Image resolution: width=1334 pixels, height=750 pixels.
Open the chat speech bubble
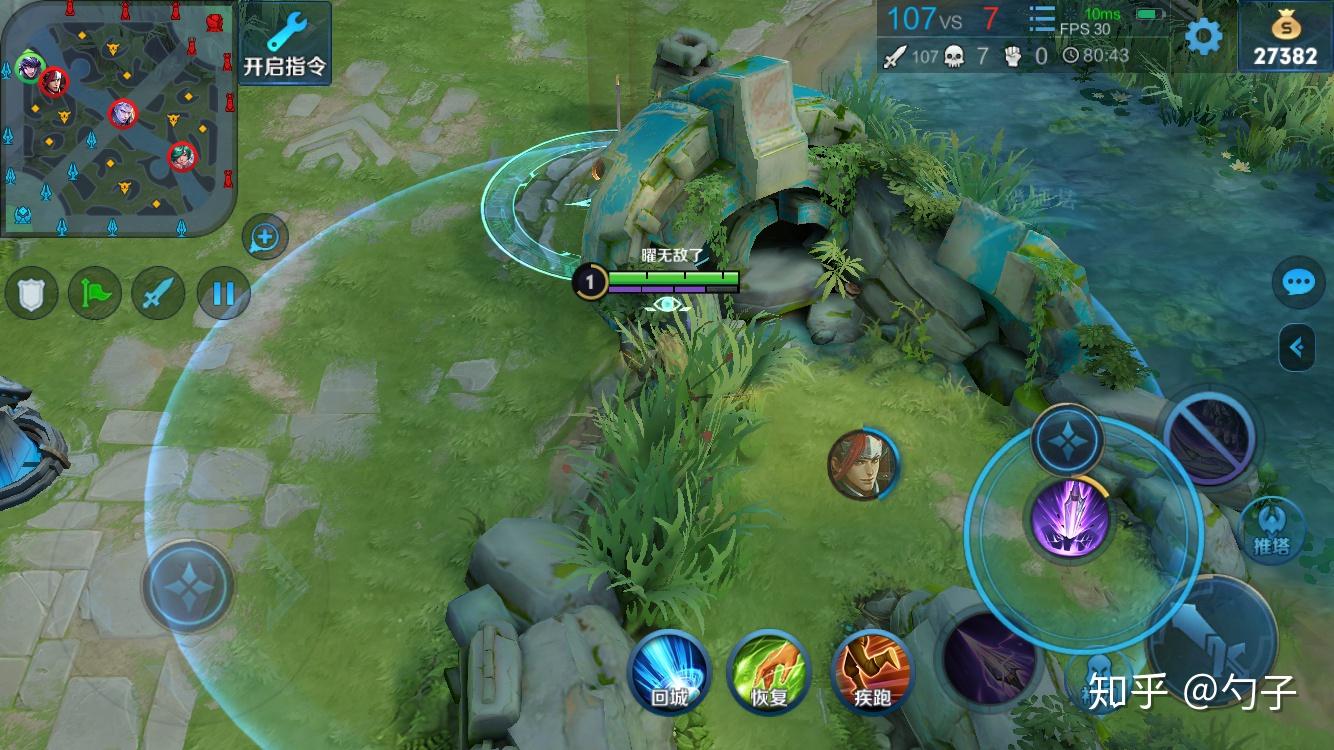[x=1298, y=283]
